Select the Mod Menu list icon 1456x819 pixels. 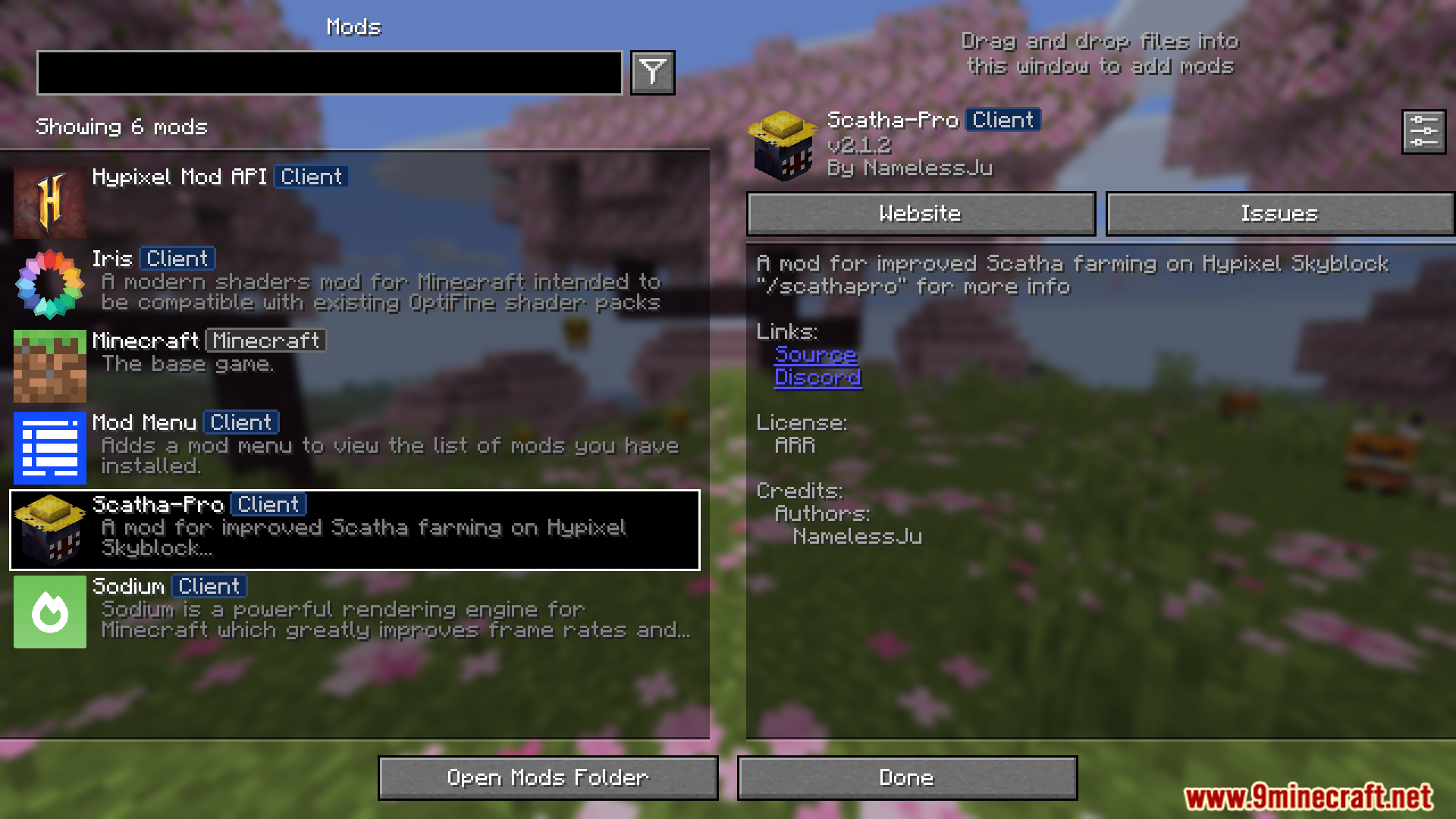point(49,447)
